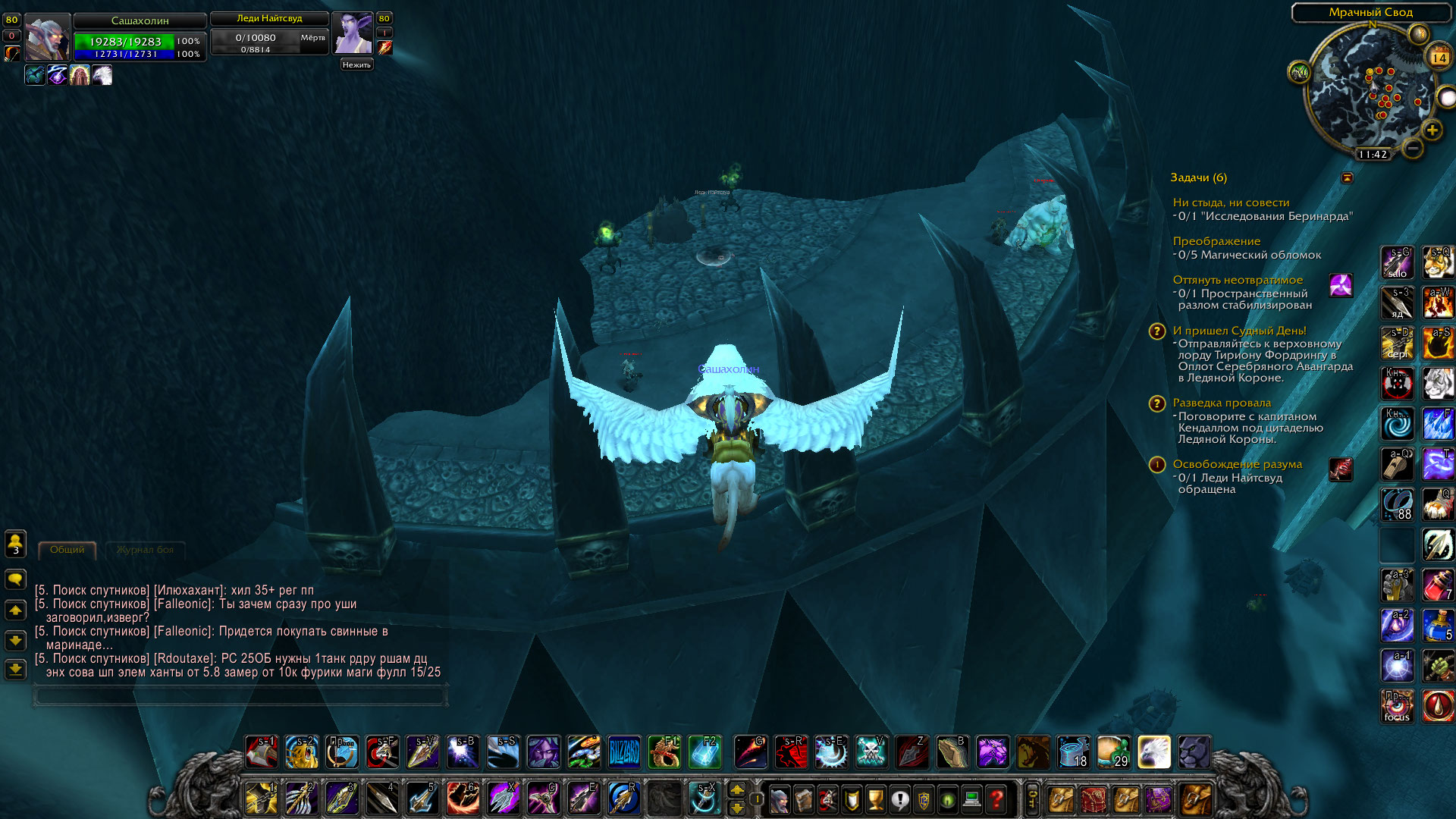Open the red question mark help menu

click(996, 799)
